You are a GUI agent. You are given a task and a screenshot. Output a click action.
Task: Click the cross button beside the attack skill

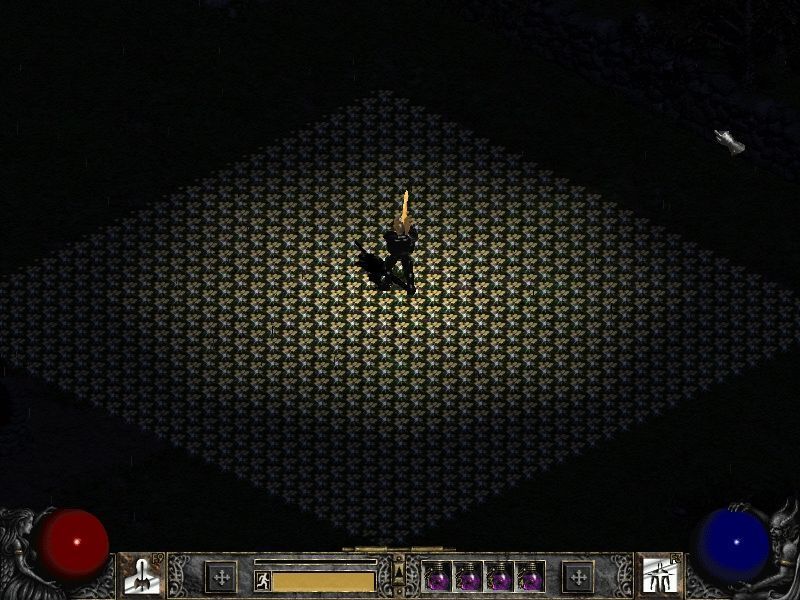(x=220, y=577)
